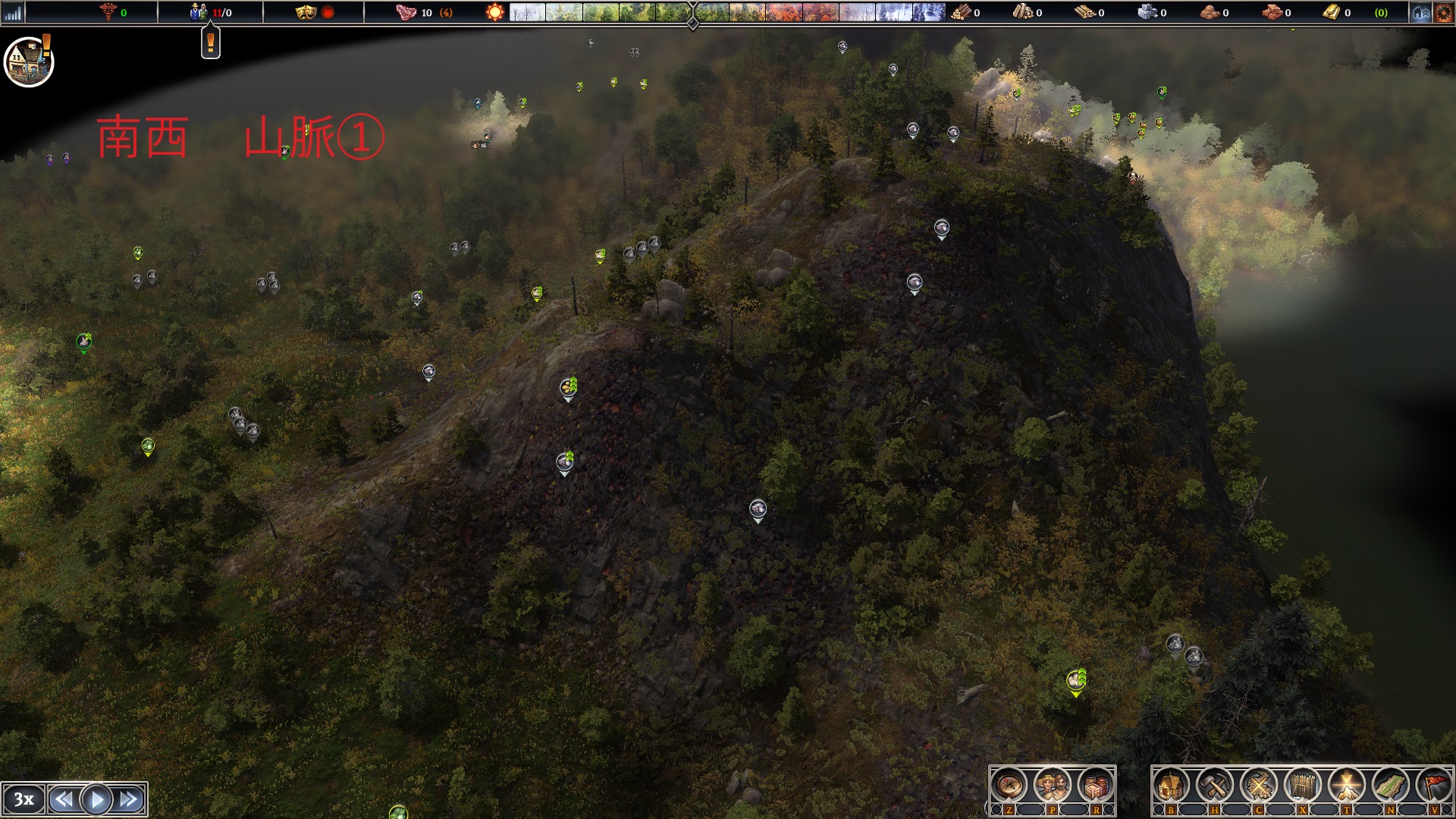The height and width of the screenshot is (819, 1456).
Task: Open the villagers population panel
Action: point(1052,785)
